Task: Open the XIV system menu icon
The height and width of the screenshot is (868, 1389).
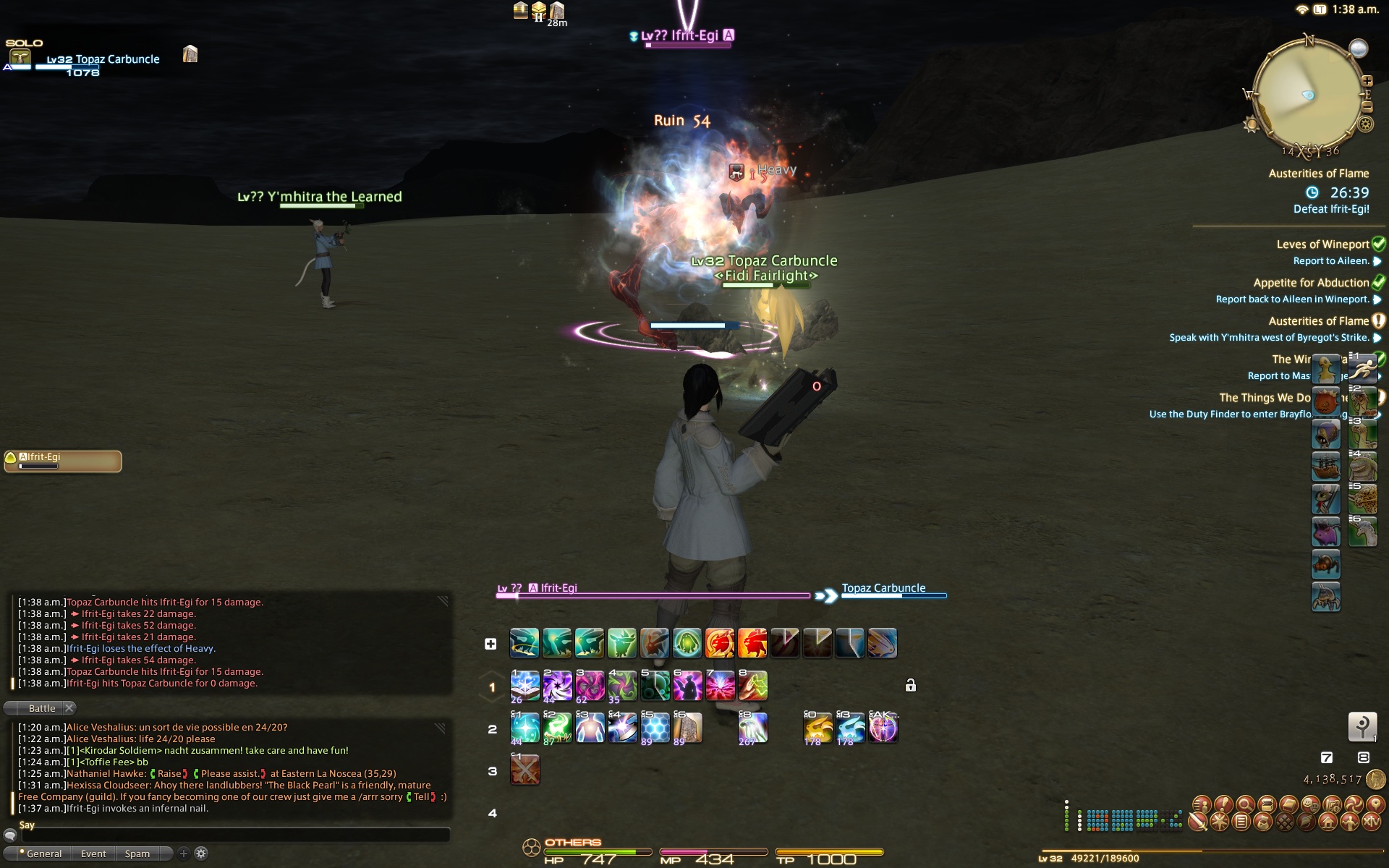Action: (1372, 822)
